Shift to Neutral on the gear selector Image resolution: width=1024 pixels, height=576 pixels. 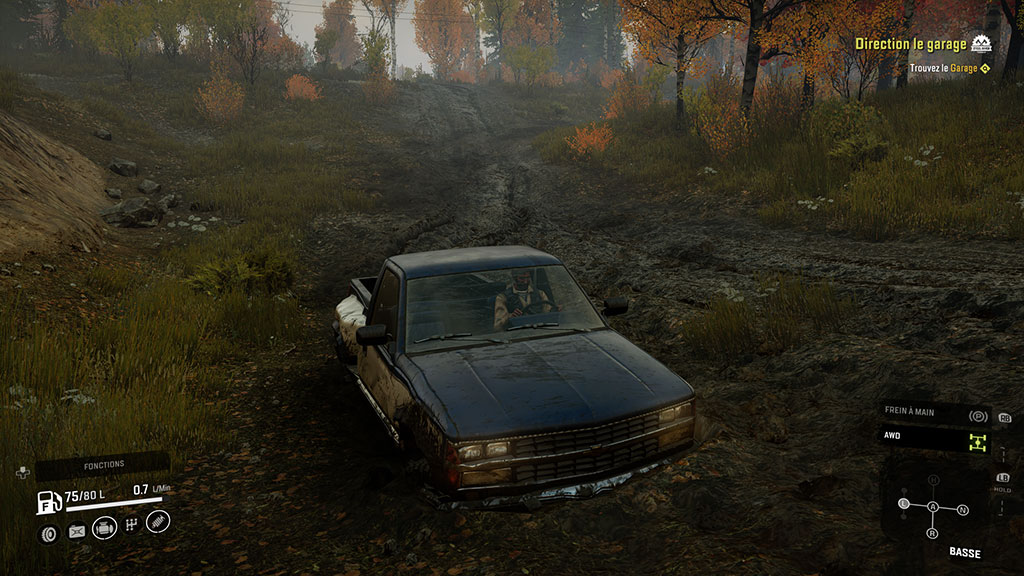point(963,510)
